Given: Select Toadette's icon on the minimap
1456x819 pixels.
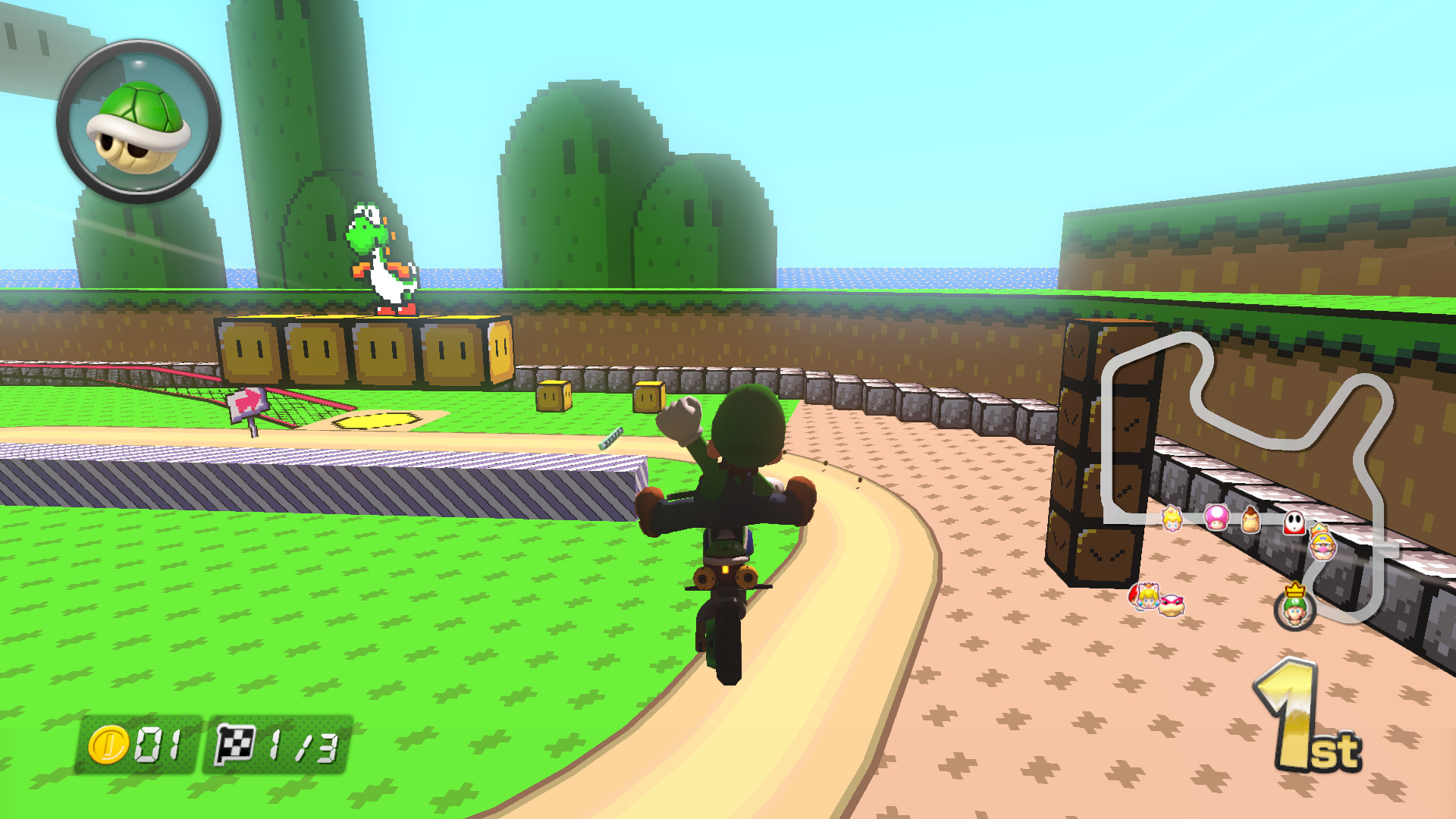Looking at the screenshot, I should pos(1217,519).
